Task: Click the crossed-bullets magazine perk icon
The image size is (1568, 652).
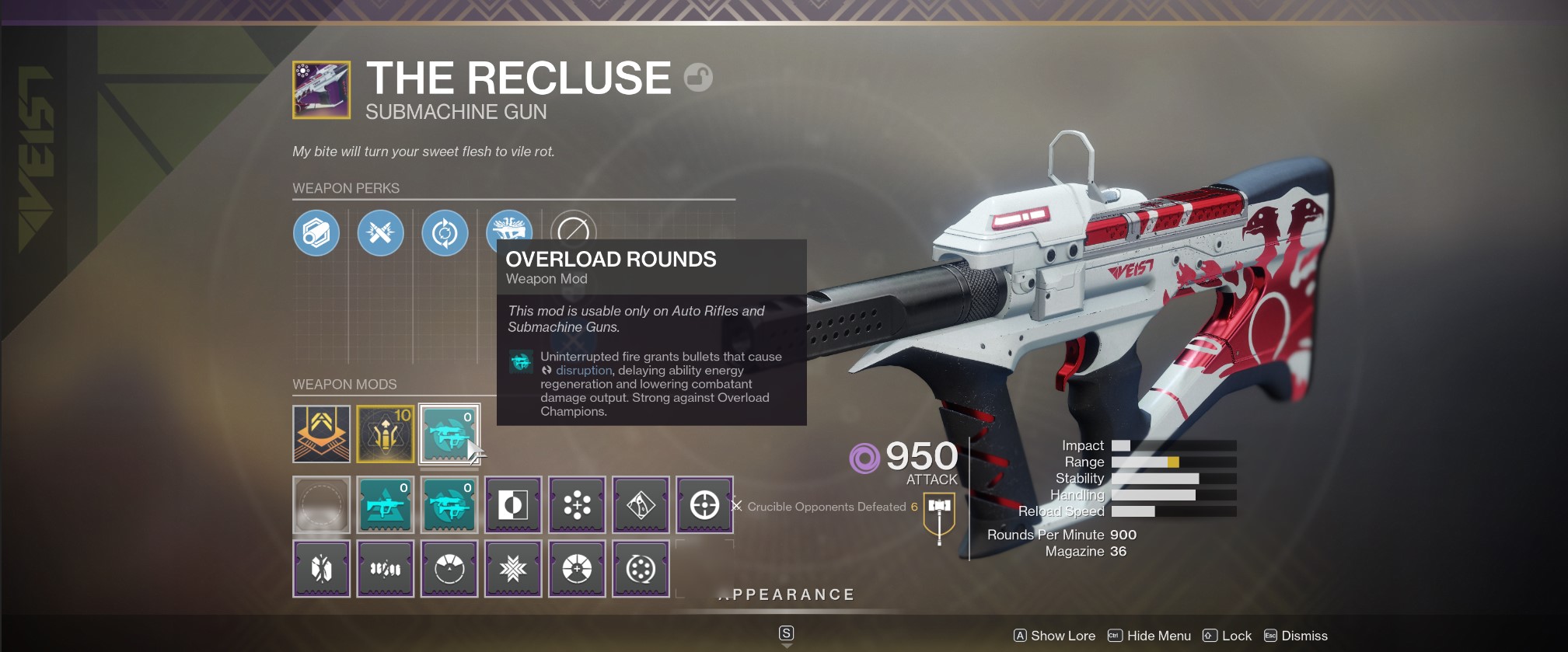Action: pos(380,233)
